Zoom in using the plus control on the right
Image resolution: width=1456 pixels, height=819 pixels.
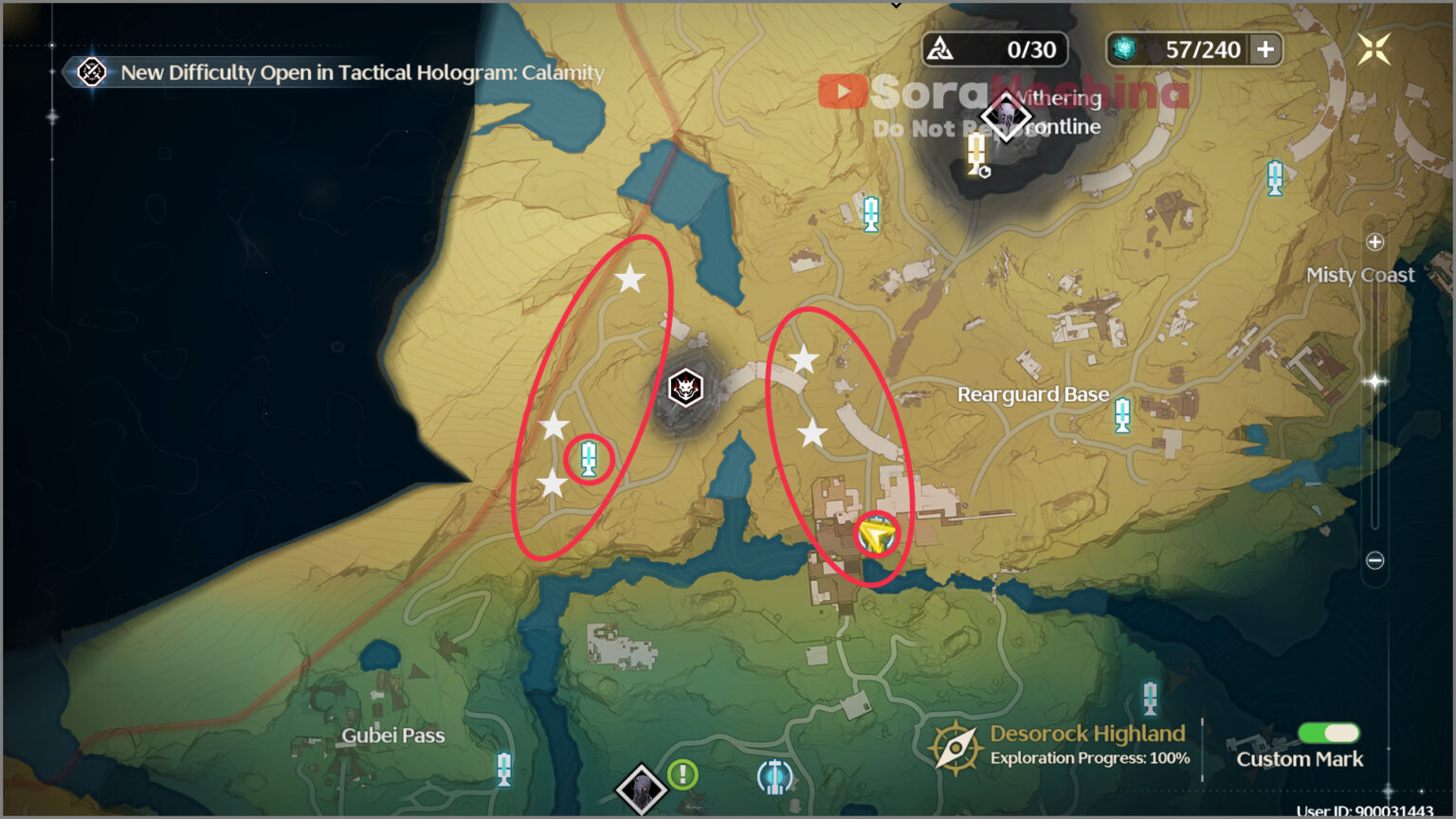pyautogui.click(x=1374, y=242)
